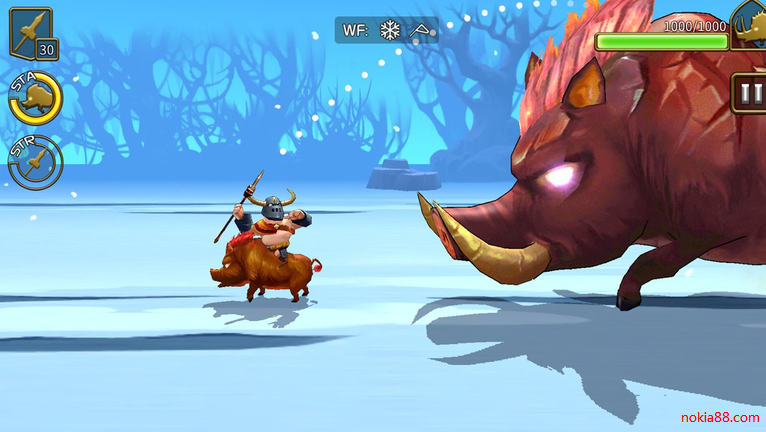This screenshot has height=432, width=766.
Task: Use the STR strength throw ability
Action: pos(36,163)
